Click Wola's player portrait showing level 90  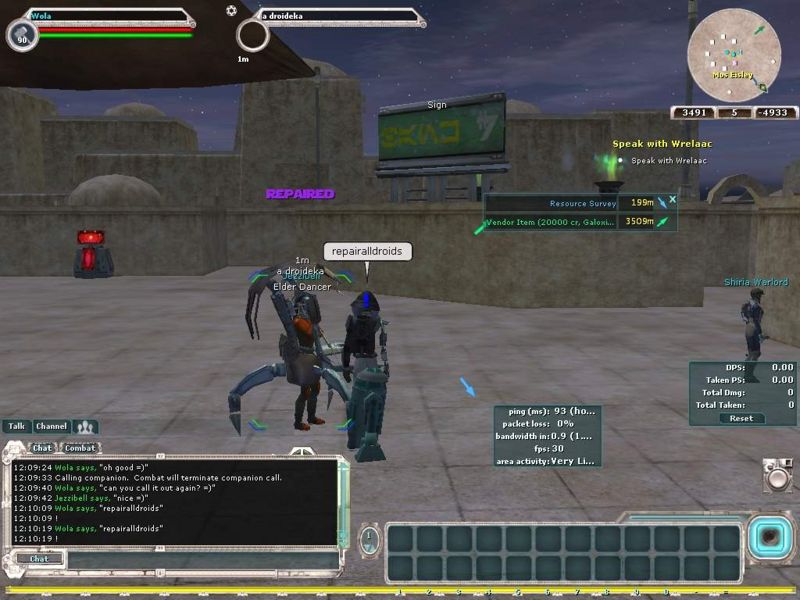pos(22,36)
